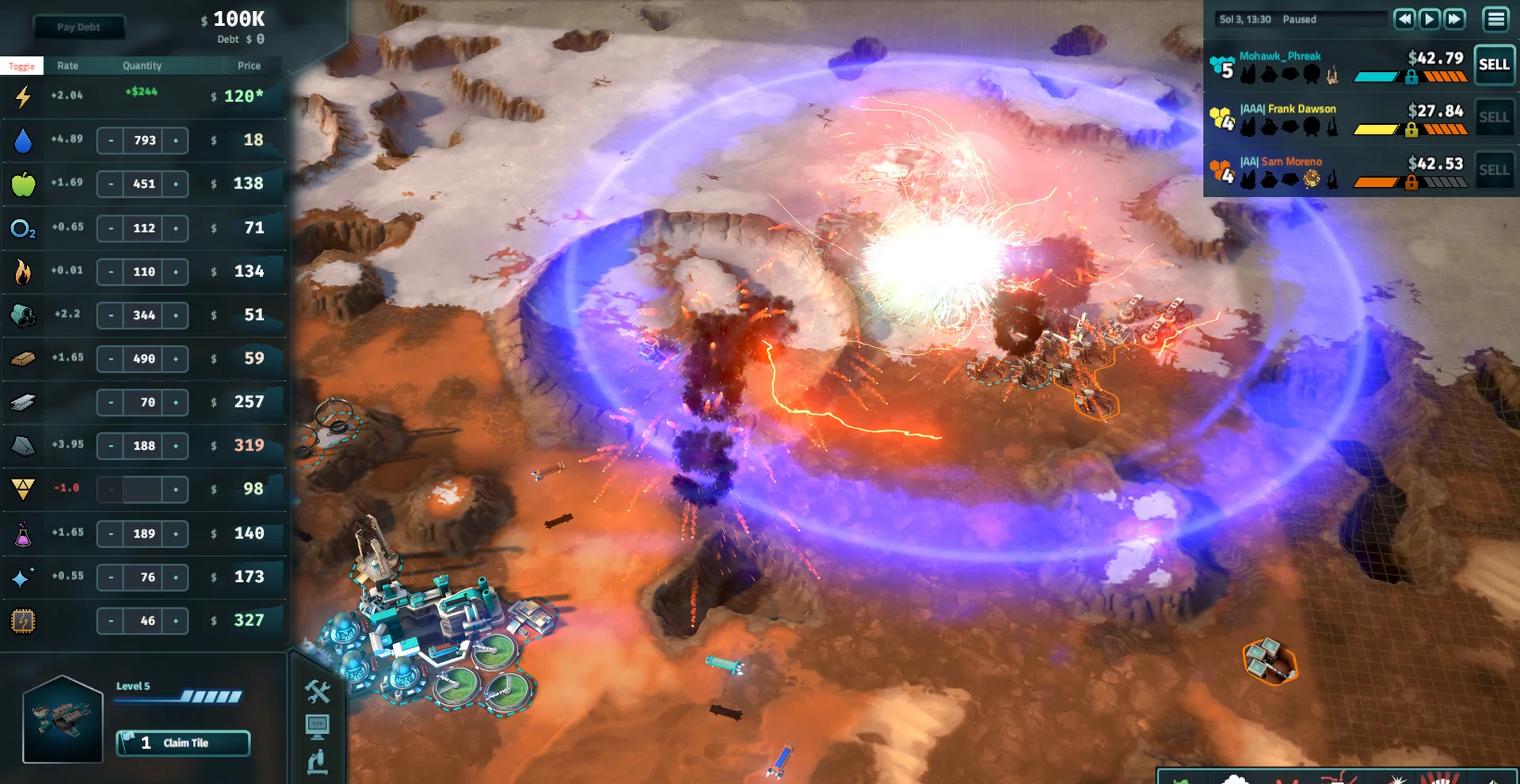The height and width of the screenshot is (784, 1520).
Task: Sell electronics using its minus button
Action: click(111, 621)
